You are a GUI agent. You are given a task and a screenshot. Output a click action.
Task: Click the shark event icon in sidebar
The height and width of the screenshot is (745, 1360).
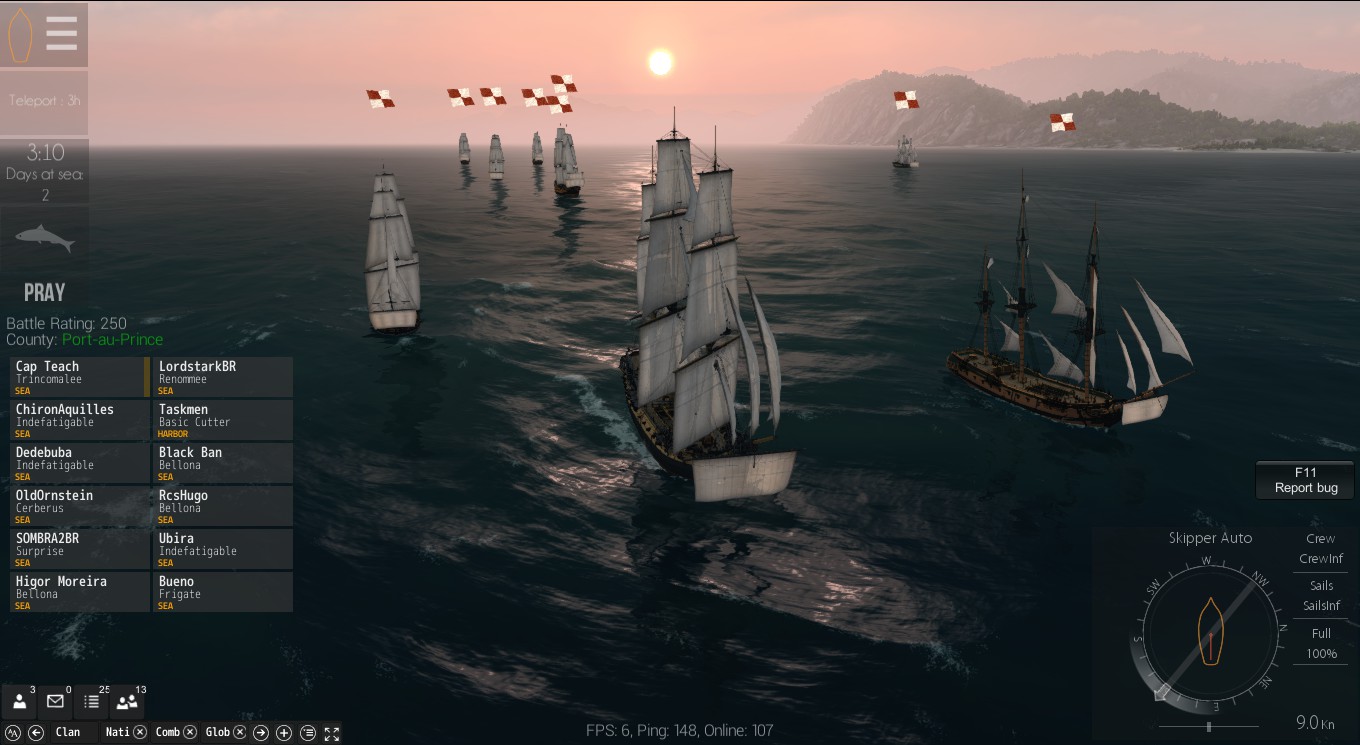43,237
